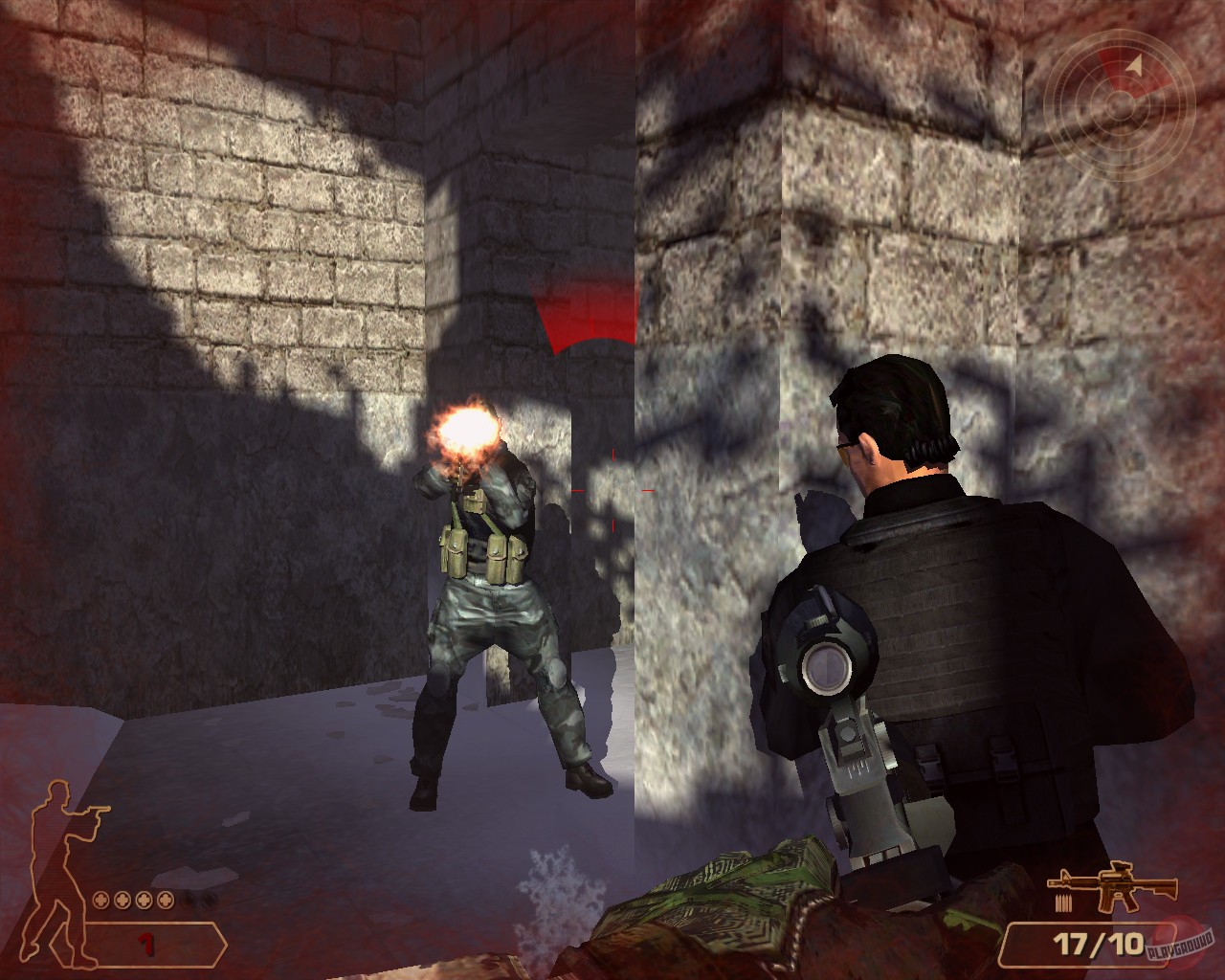The height and width of the screenshot is (980, 1225).
Task: Click the fourth lit health cross pip
Action: [166, 900]
